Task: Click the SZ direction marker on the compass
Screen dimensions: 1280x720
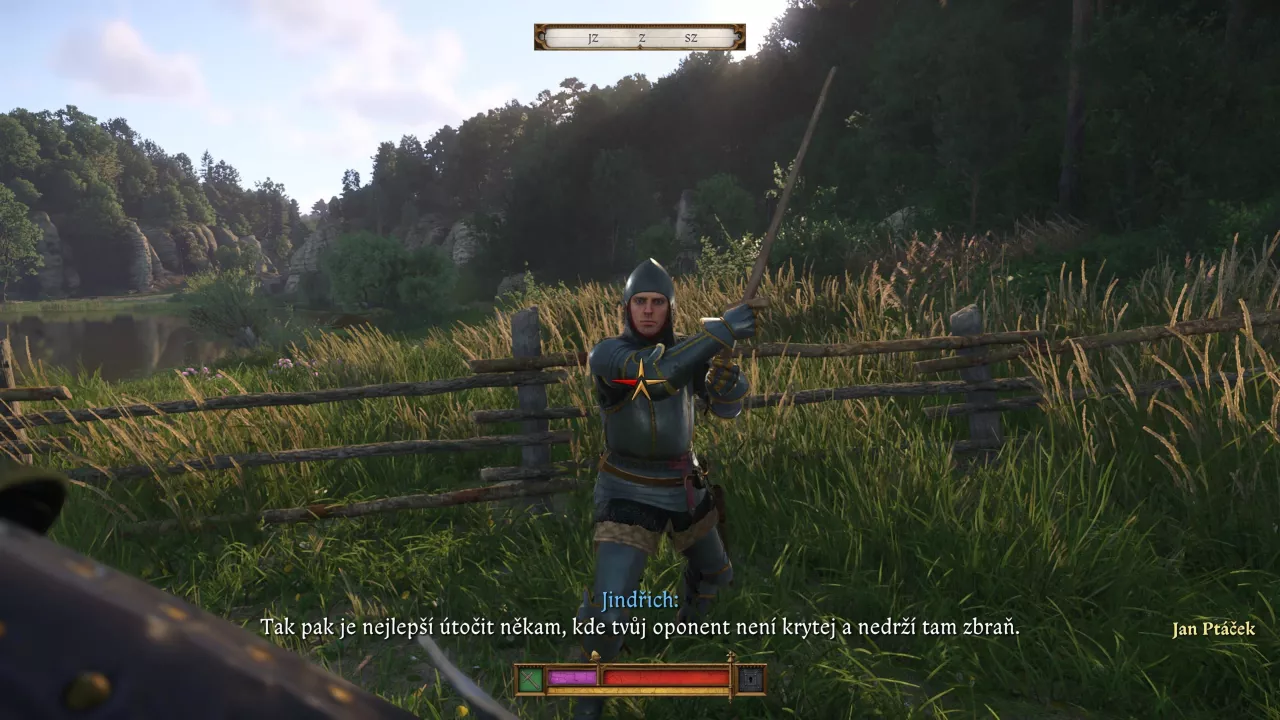Action: point(692,38)
